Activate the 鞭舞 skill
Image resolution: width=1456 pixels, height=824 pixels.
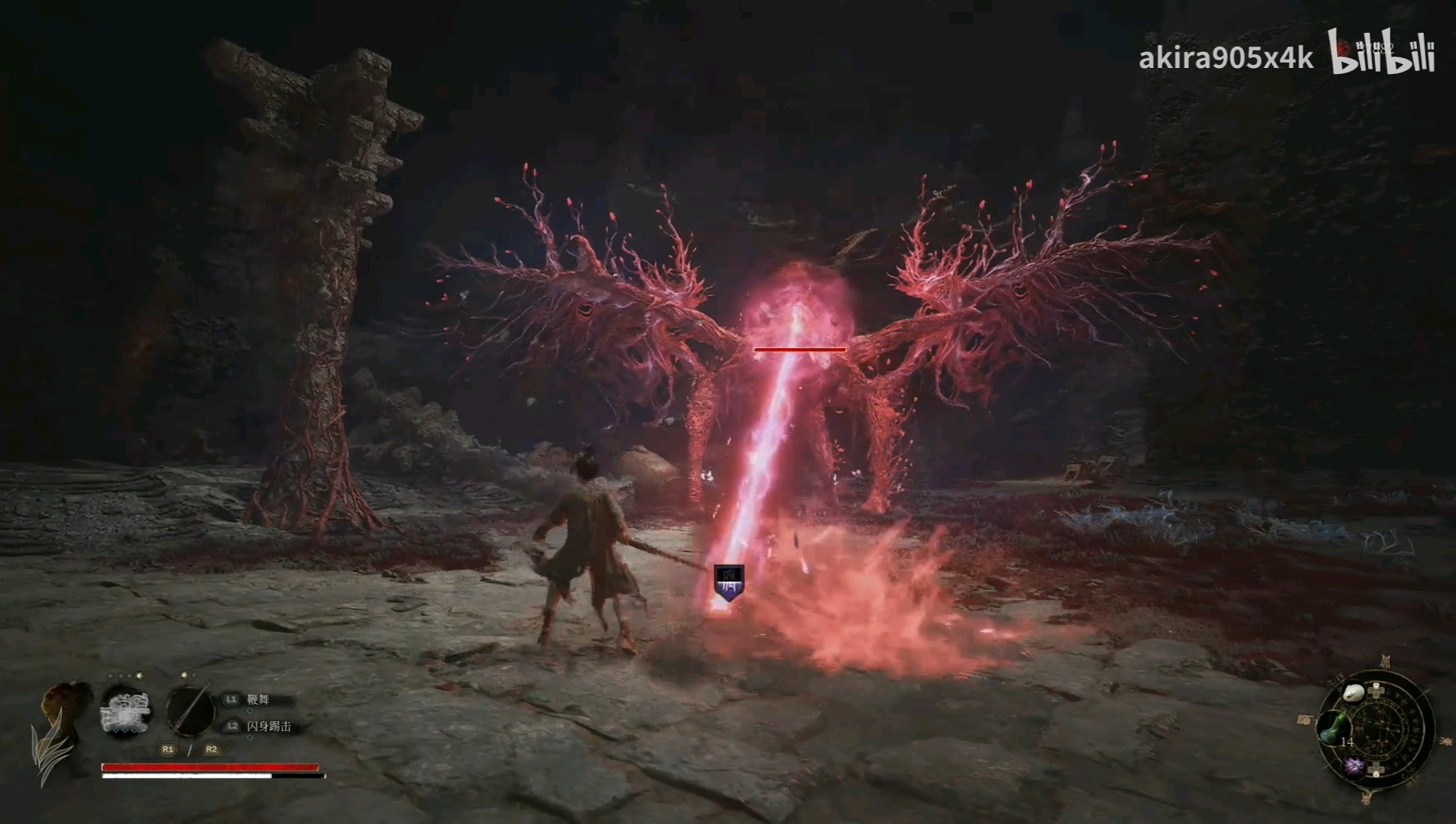[x=258, y=700]
